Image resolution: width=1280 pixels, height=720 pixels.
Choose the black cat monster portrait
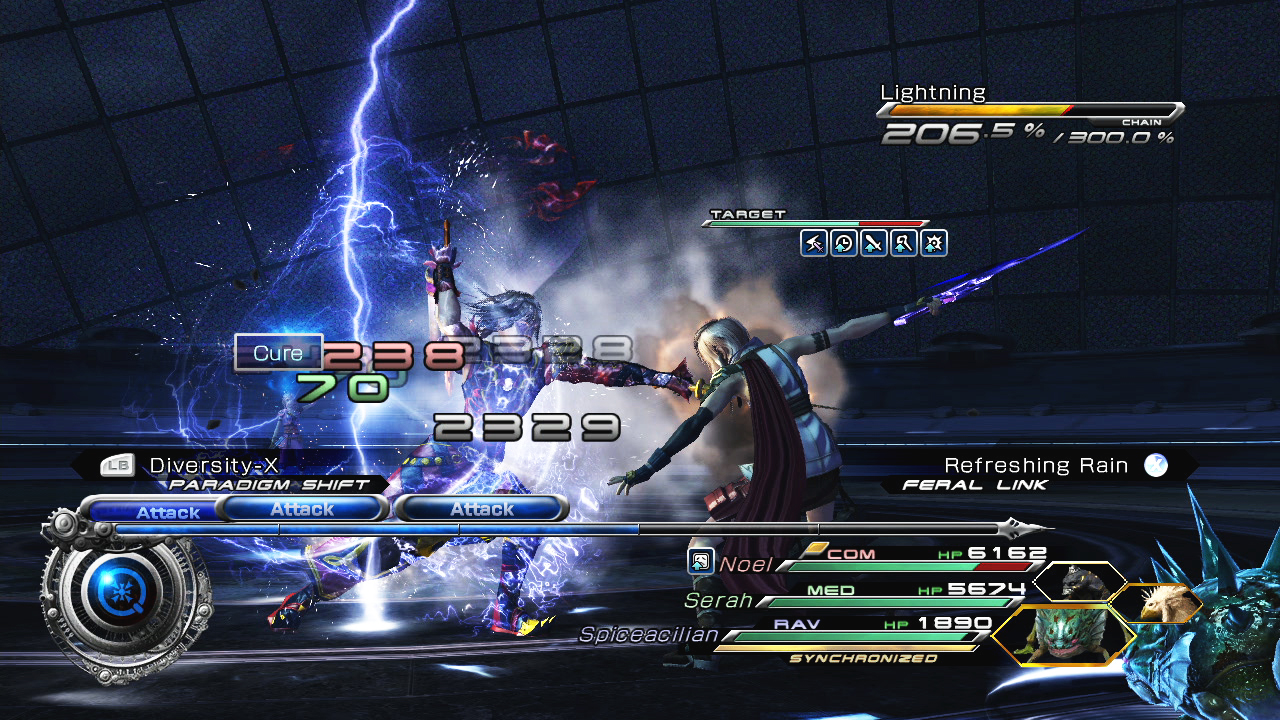tap(1079, 581)
